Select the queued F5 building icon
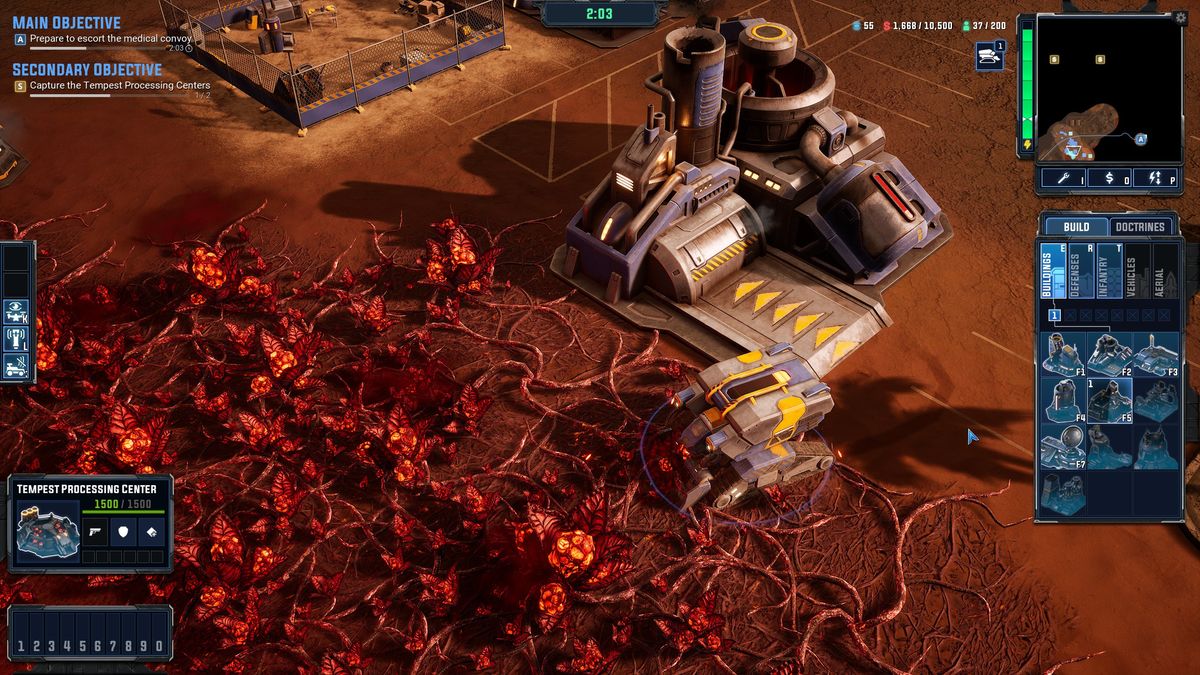Image resolution: width=1200 pixels, height=675 pixels. (1110, 400)
